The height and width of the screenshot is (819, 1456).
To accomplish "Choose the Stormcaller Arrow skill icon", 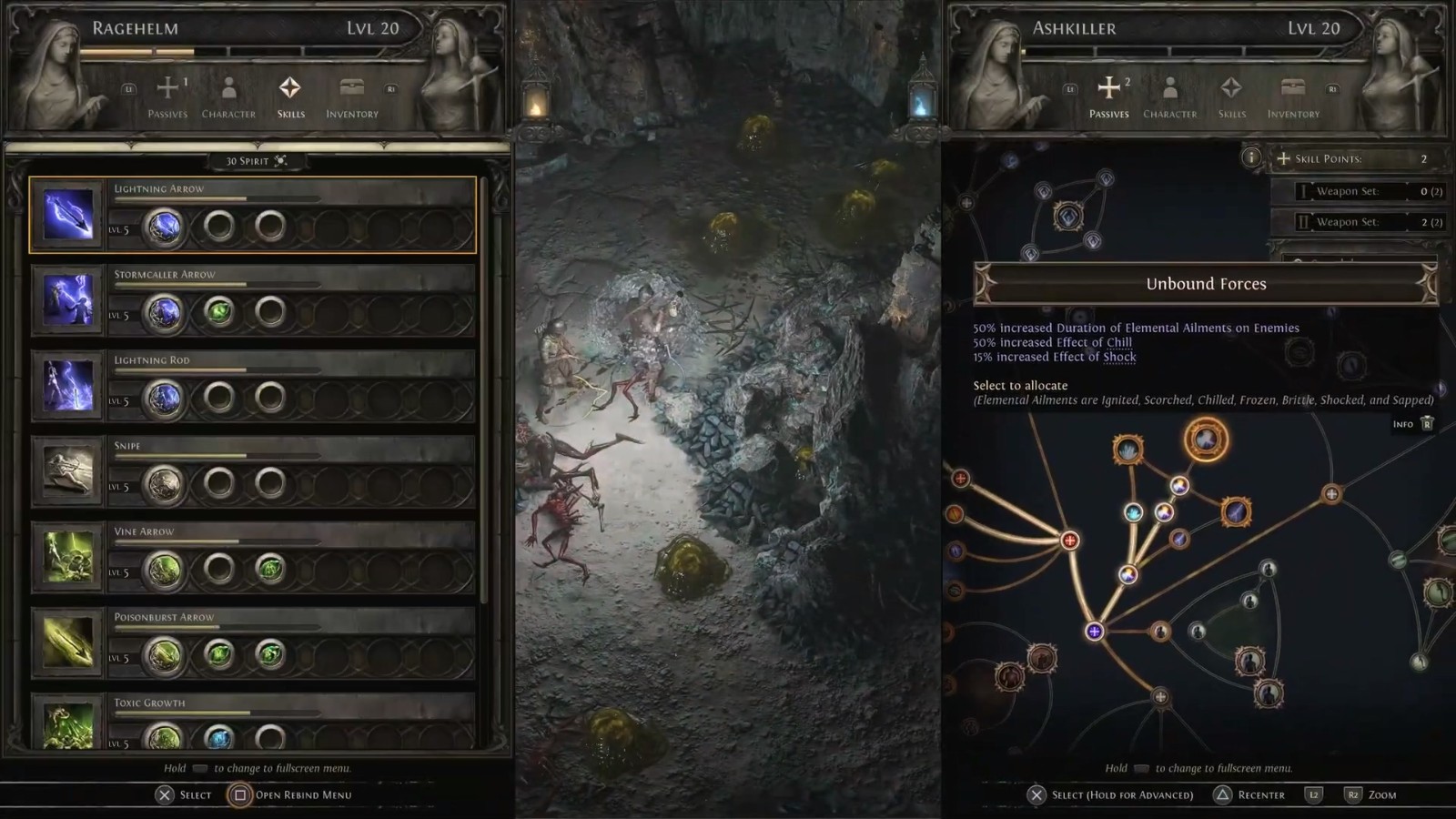I will coord(68,300).
